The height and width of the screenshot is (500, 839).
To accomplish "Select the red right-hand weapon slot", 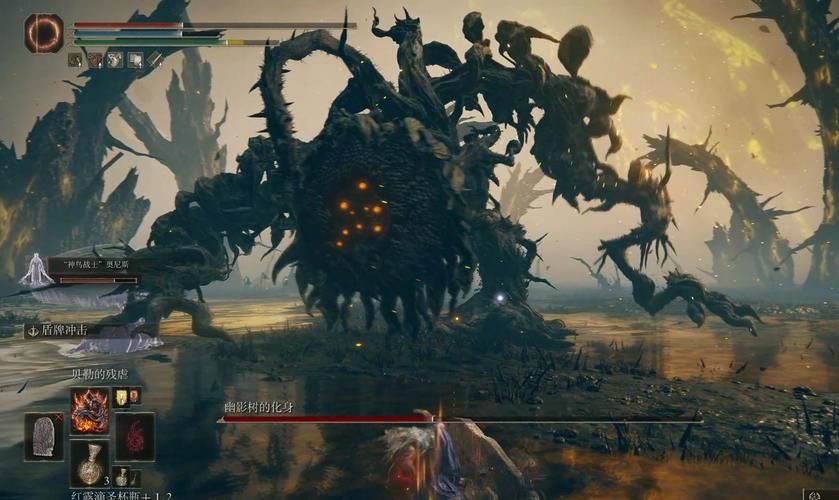I will tap(135, 436).
